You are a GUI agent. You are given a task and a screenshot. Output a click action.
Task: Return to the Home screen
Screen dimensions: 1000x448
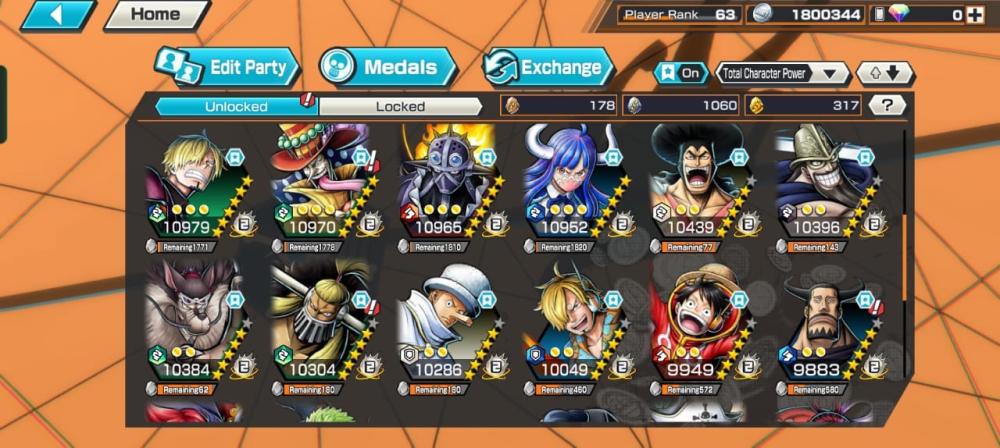[155, 15]
